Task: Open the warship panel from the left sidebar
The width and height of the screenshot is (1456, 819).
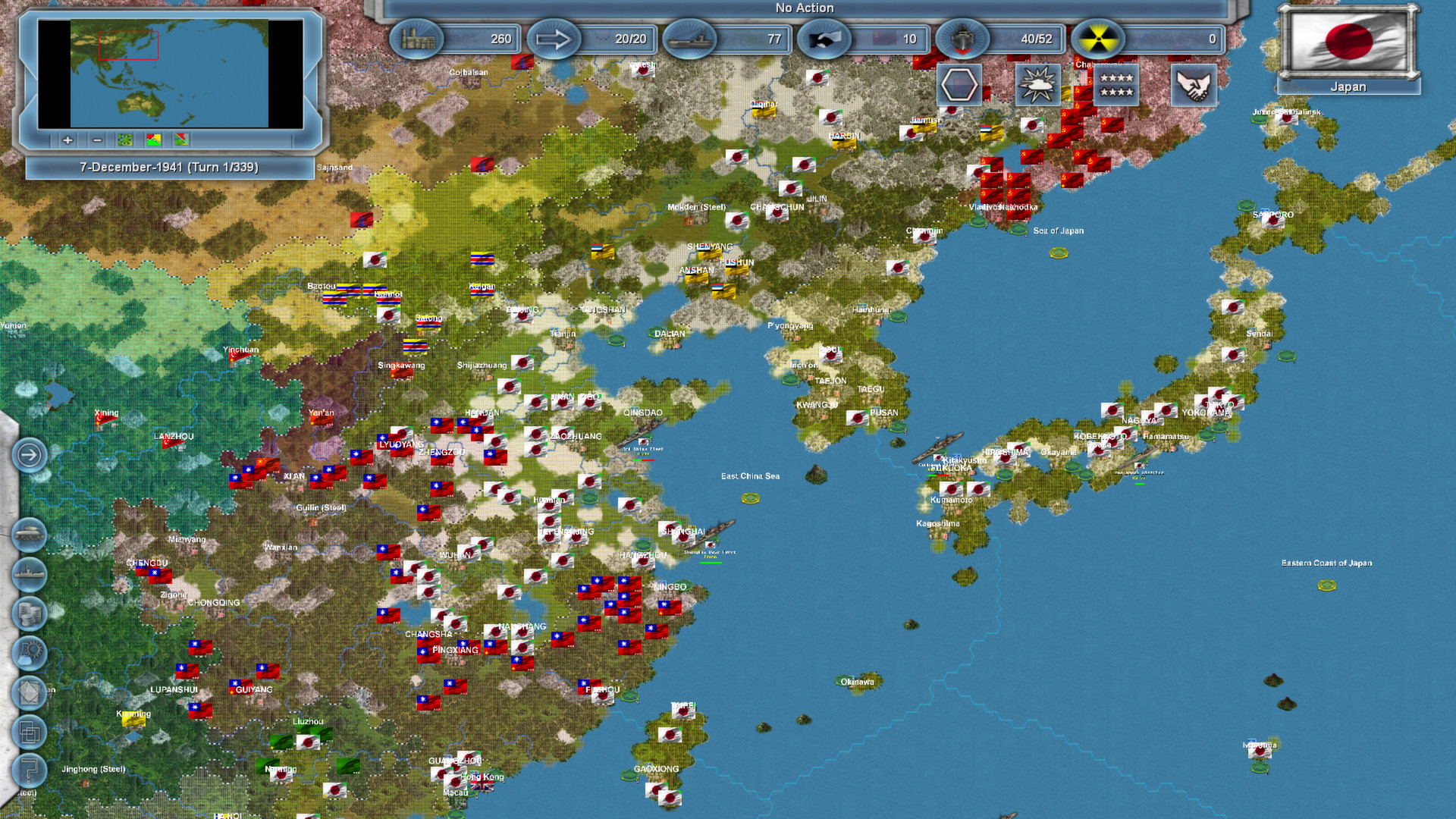Action: point(30,573)
